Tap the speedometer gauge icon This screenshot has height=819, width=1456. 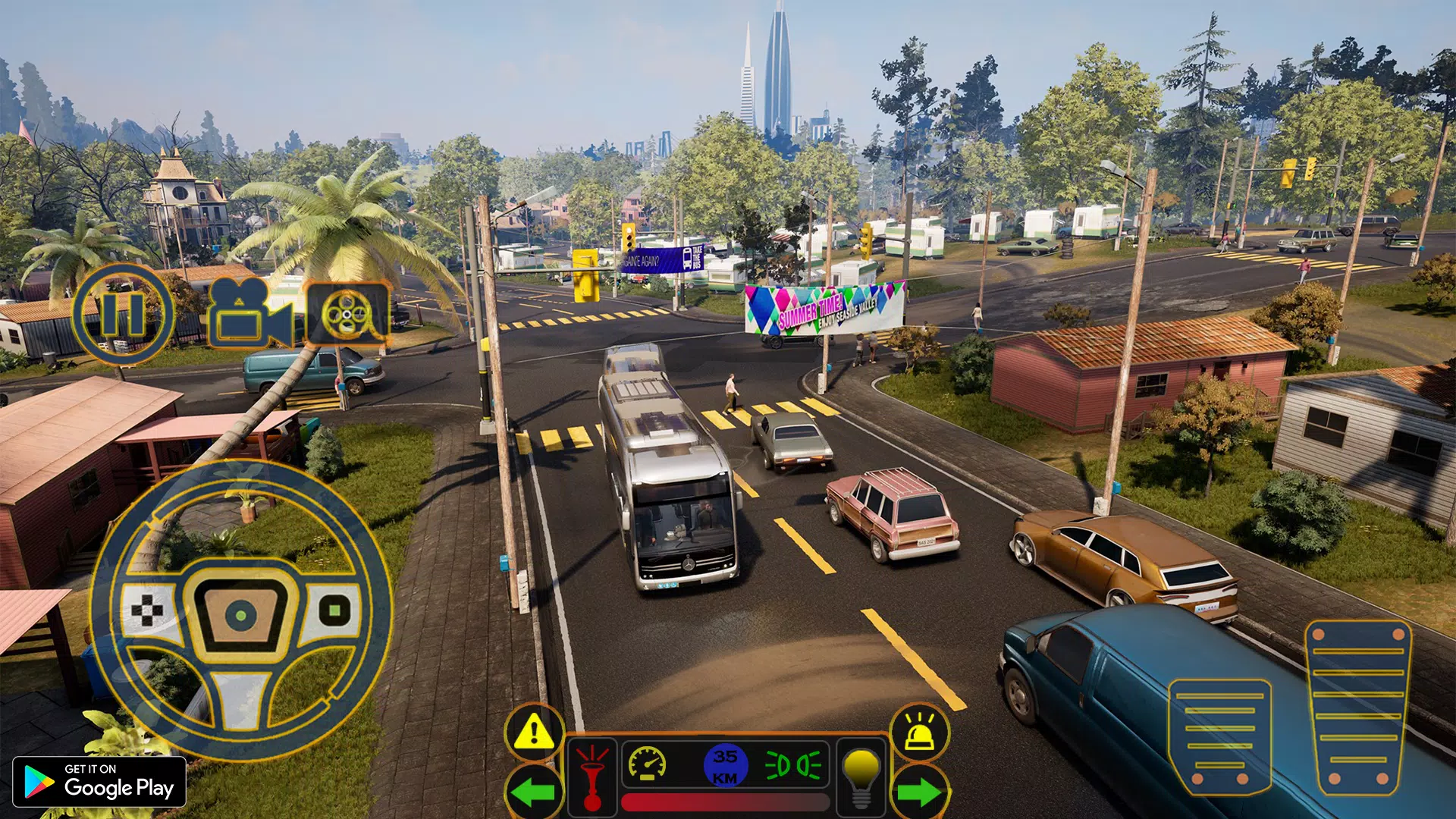click(x=648, y=764)
